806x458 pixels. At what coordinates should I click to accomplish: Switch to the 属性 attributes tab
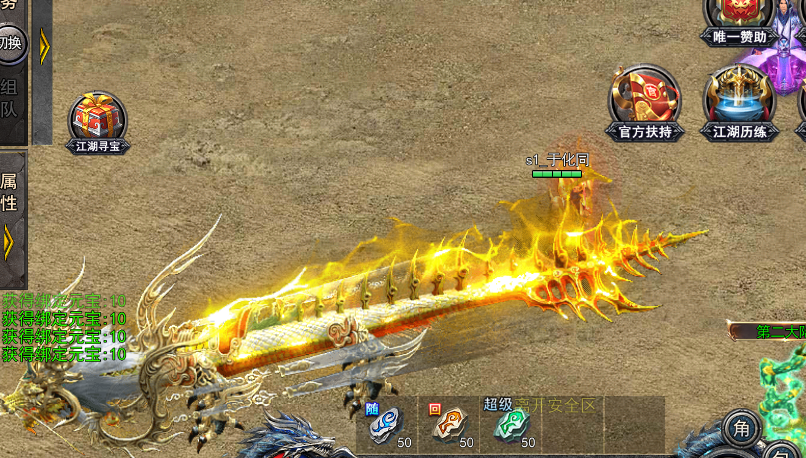tap(9, 191)
